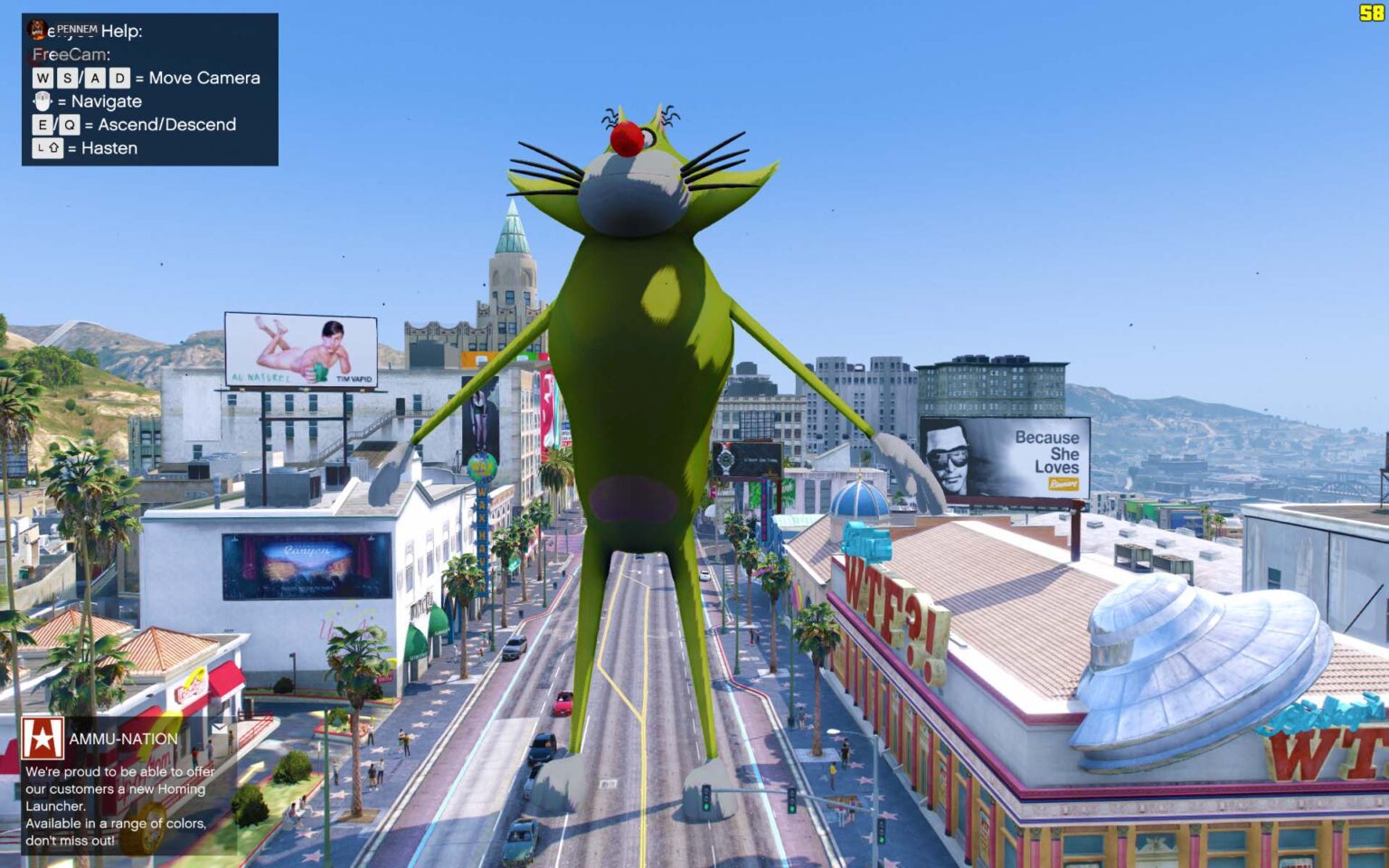1389x868 pixels.
Task: Click the D key icon in Move Camera row
Action: [x=119, y=78]
